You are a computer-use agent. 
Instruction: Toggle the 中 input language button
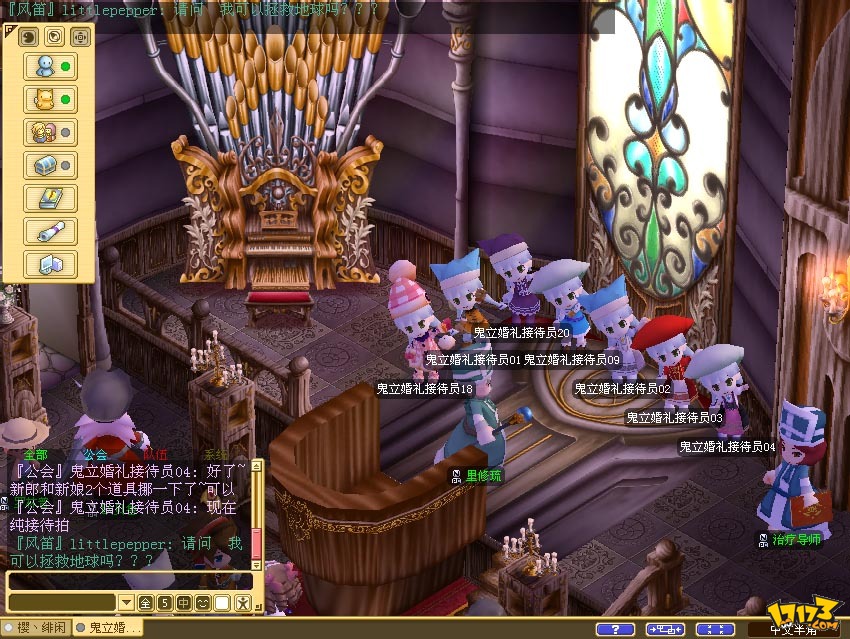[184, 603]
